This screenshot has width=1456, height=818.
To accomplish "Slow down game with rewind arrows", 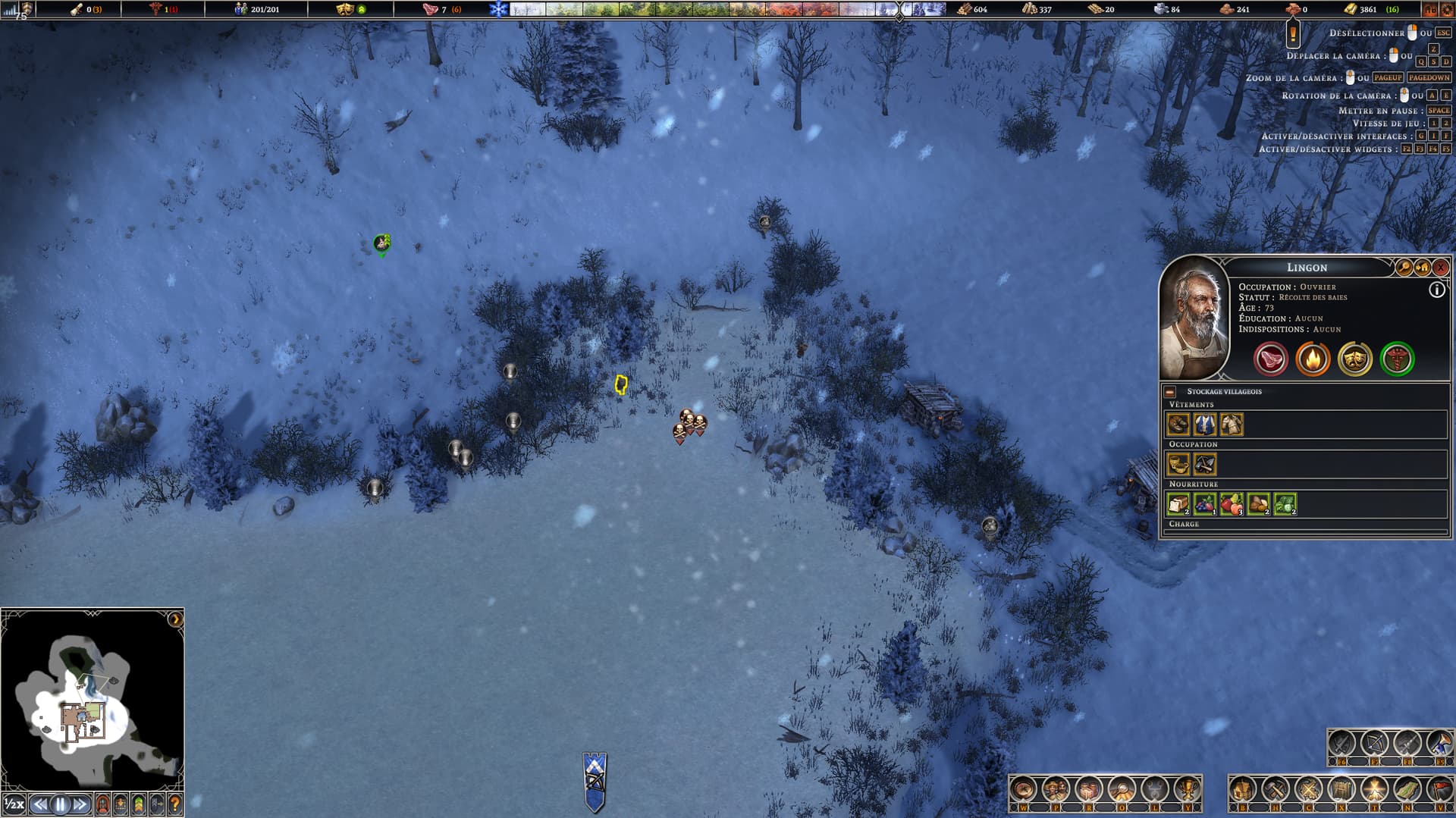I will [x=40, y=804].
